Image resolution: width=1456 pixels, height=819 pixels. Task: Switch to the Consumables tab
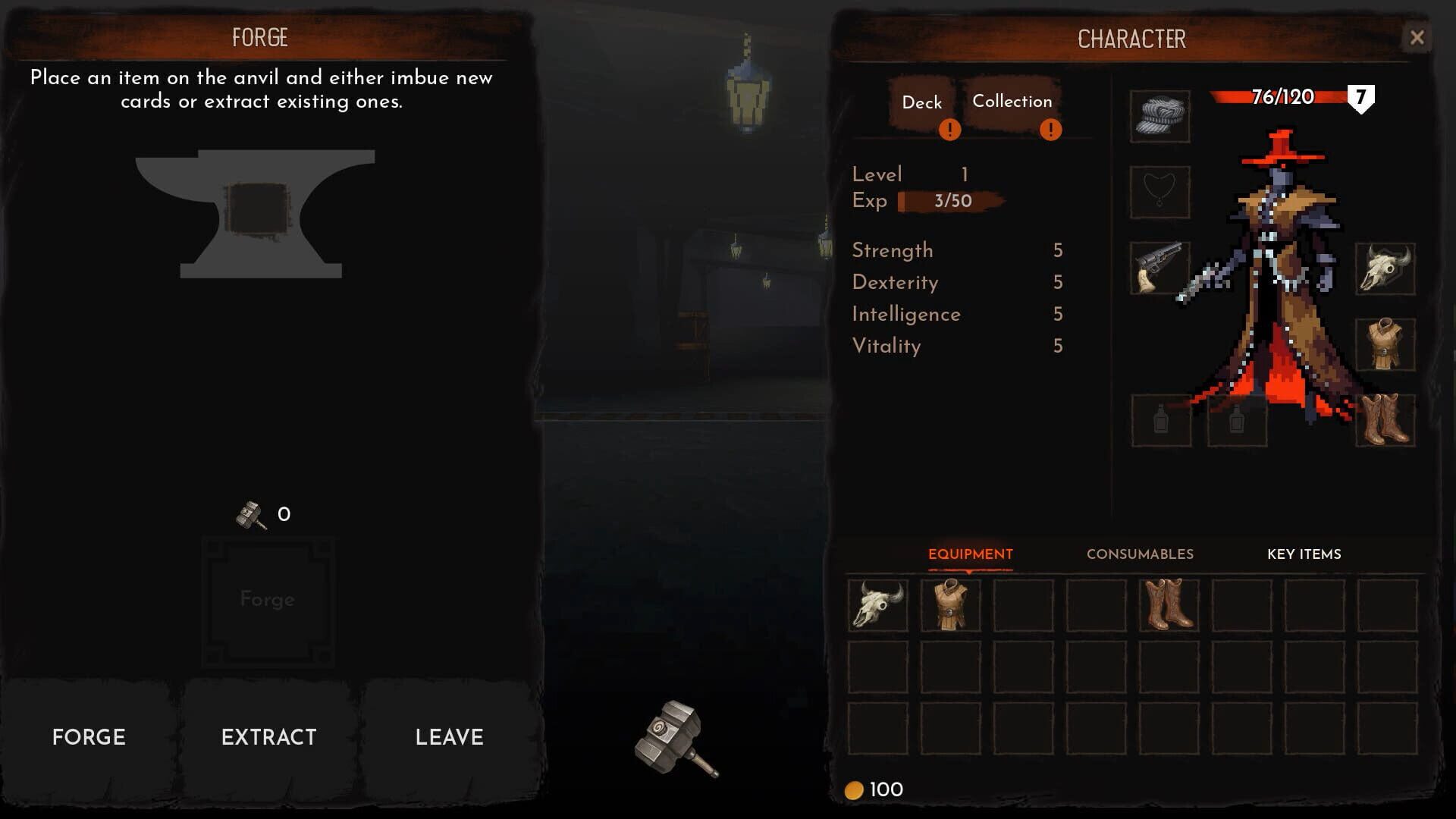(x=1140, y=554)
